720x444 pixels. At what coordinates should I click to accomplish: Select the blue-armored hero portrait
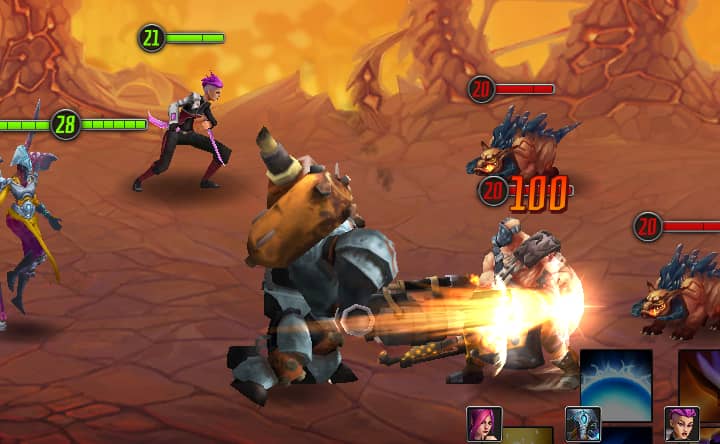(582, 424)
